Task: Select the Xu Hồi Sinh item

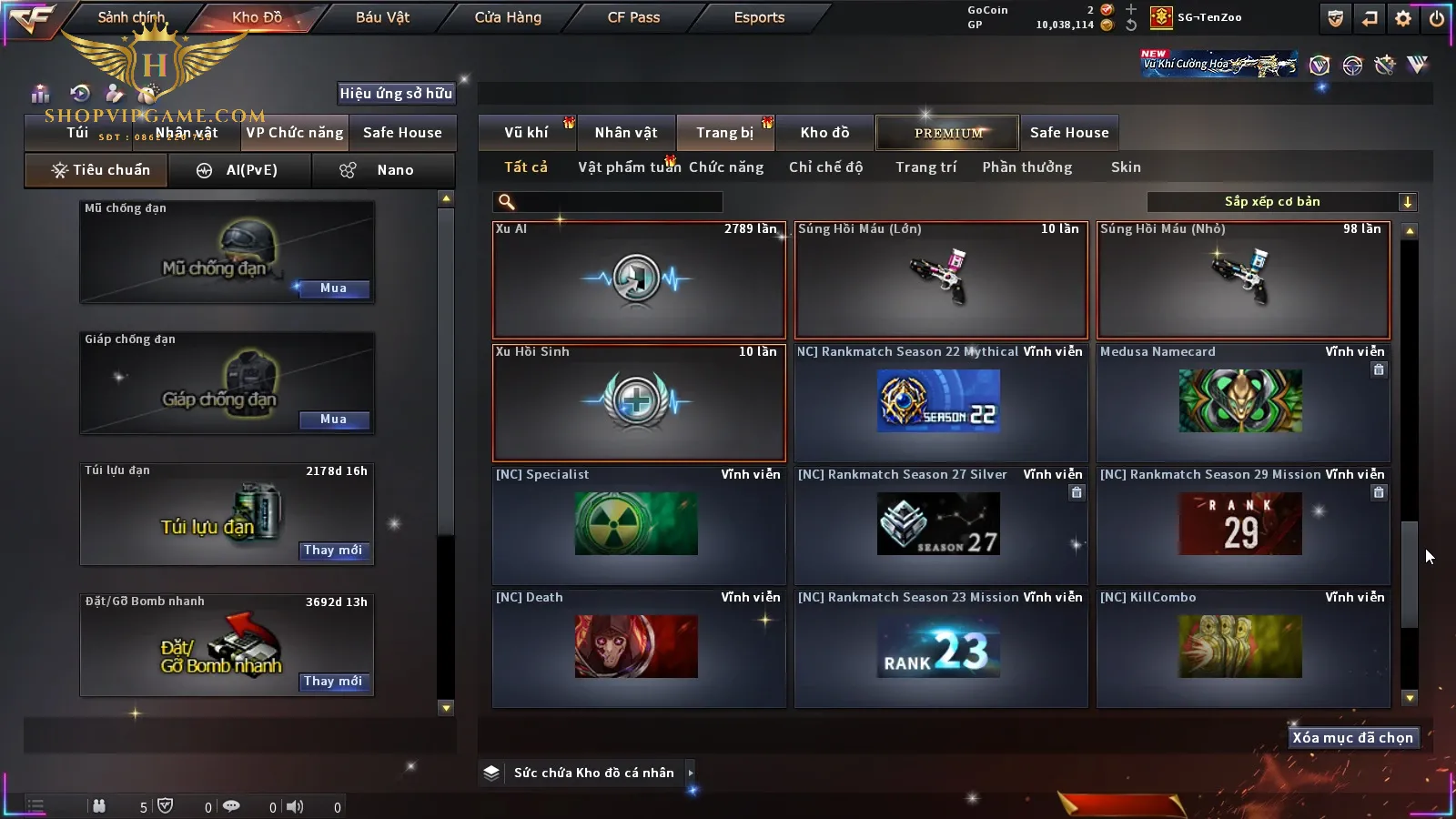Action: coord(639,402)
